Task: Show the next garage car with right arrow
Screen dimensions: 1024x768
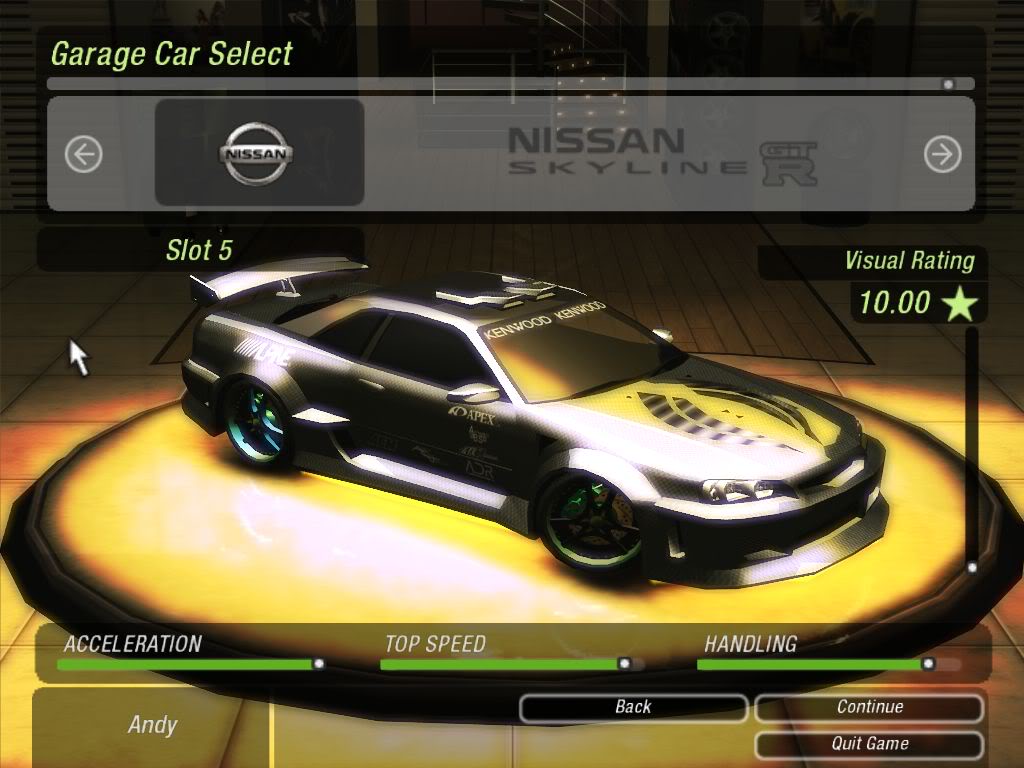Action: (942, 154)
